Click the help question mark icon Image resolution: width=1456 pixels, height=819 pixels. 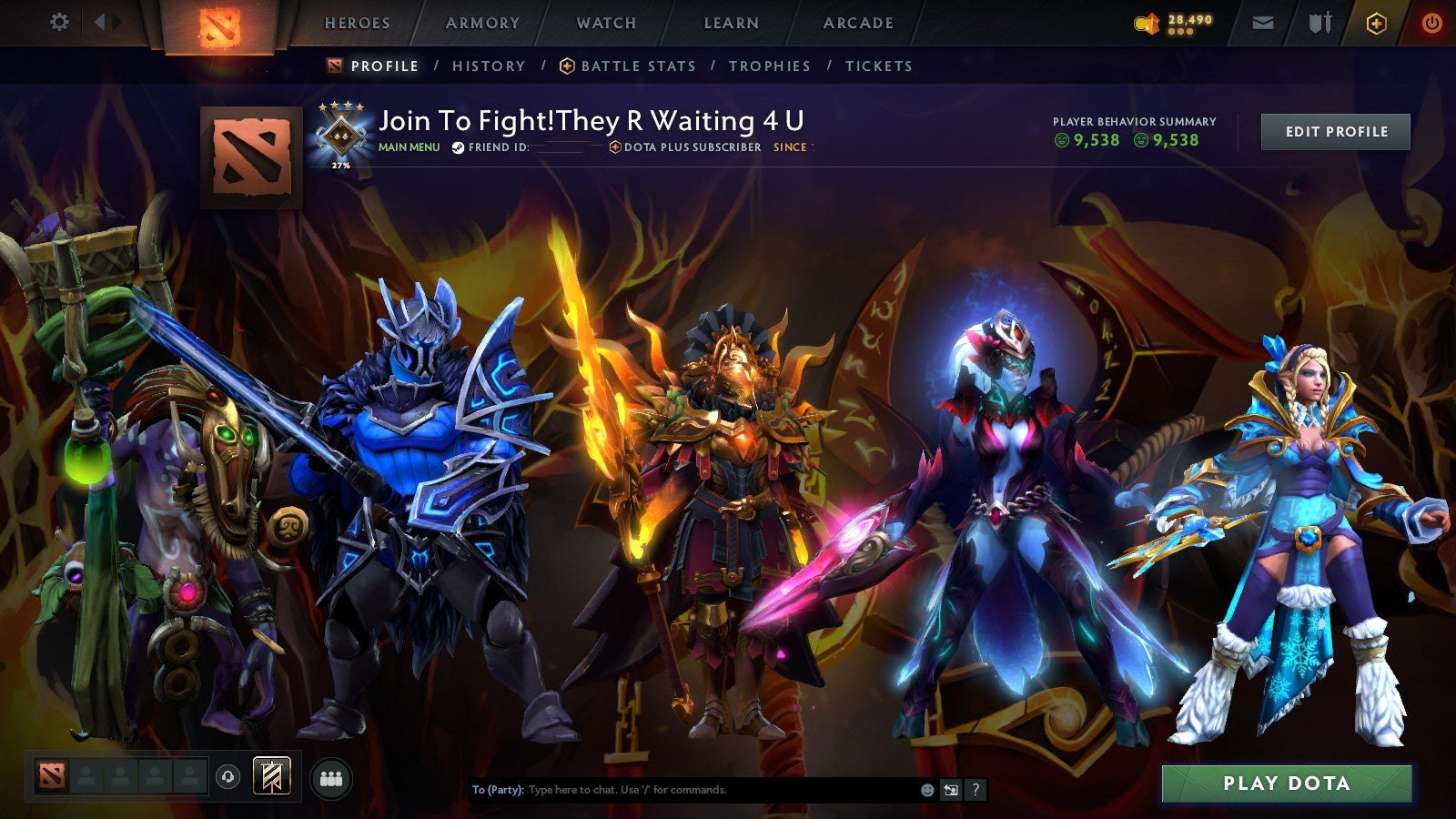[x=976, y=791]
